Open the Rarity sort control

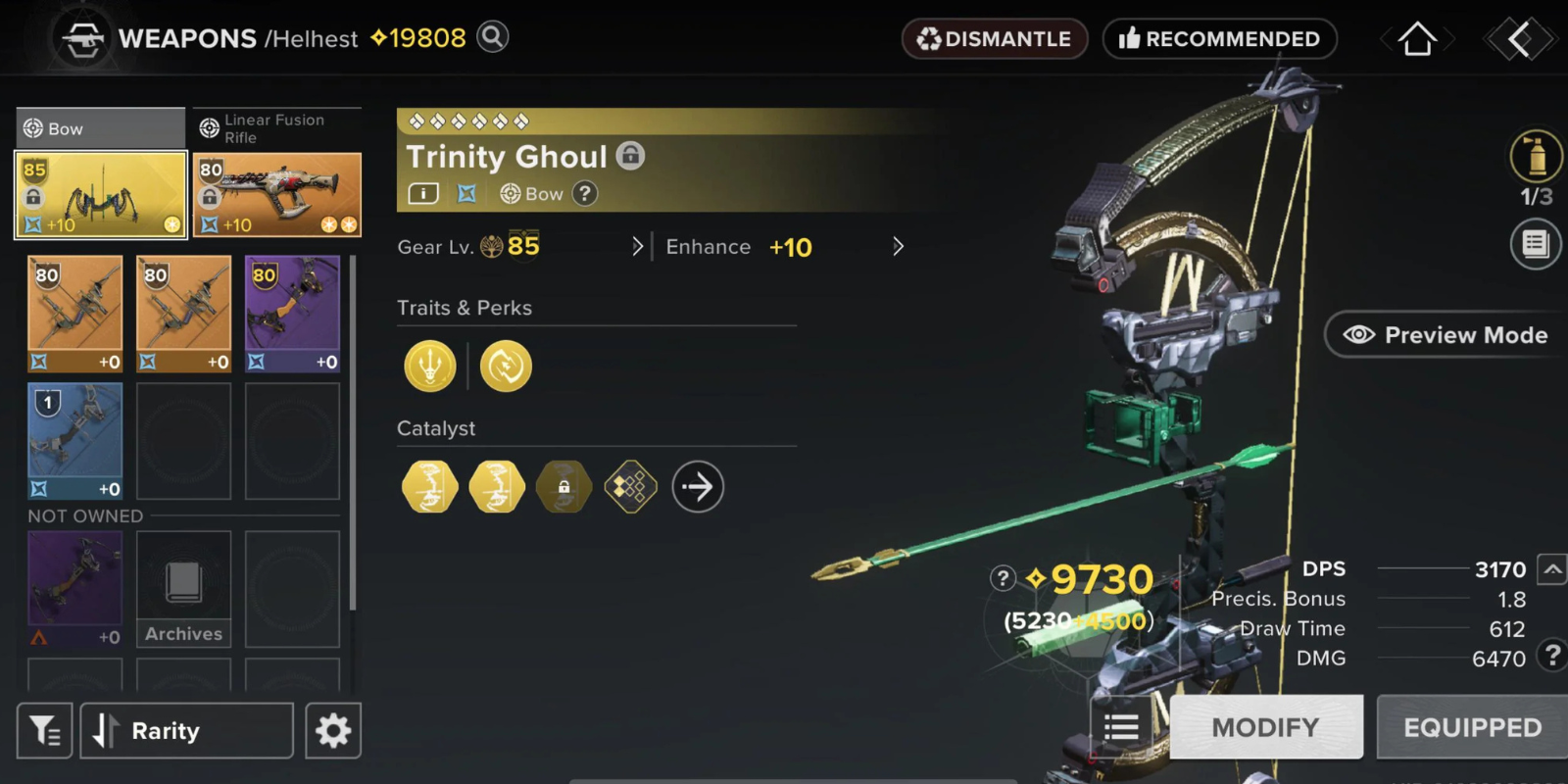[185, 730]
